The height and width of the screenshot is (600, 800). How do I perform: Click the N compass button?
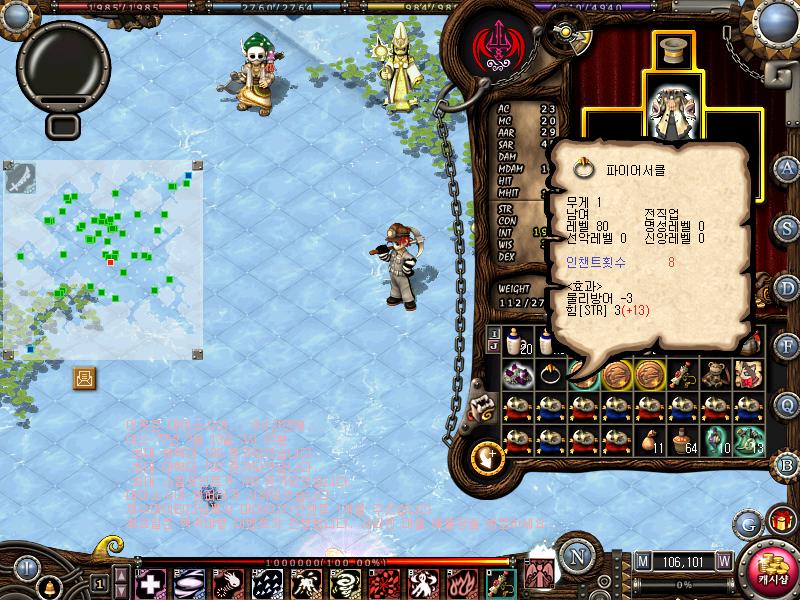pyautogui.click(x=575, y=556)
